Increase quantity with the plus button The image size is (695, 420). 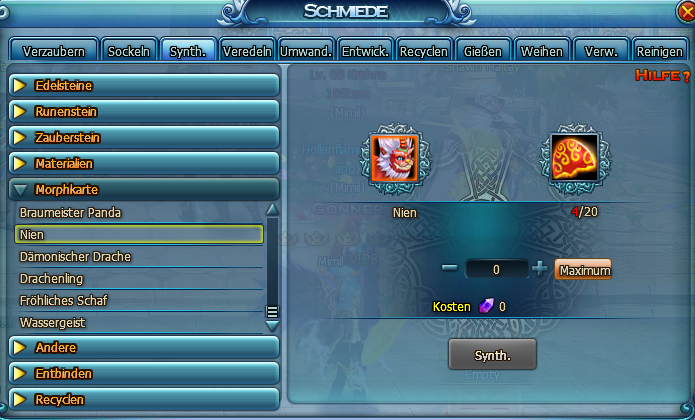click(x=540, y=269)
